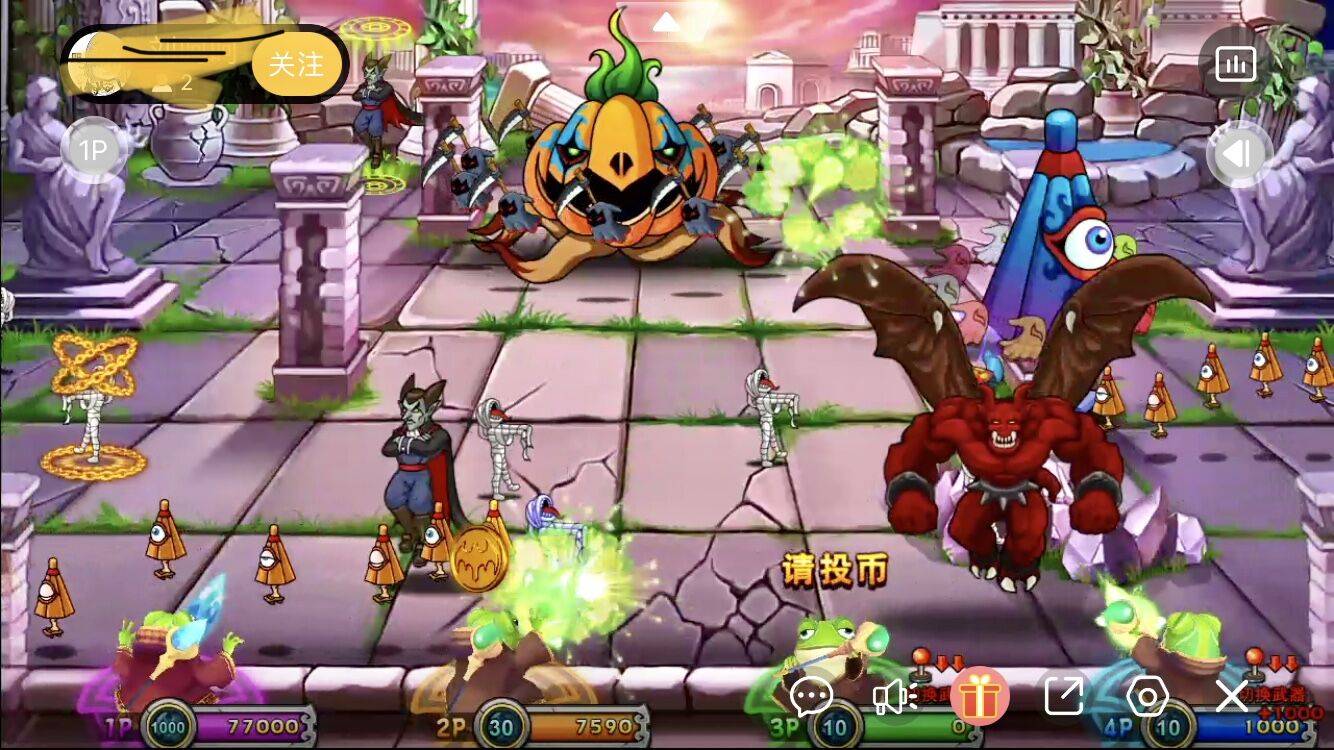Select the 1P circle badge
The width and height of the screenshot is (1334, 750).
92,151
